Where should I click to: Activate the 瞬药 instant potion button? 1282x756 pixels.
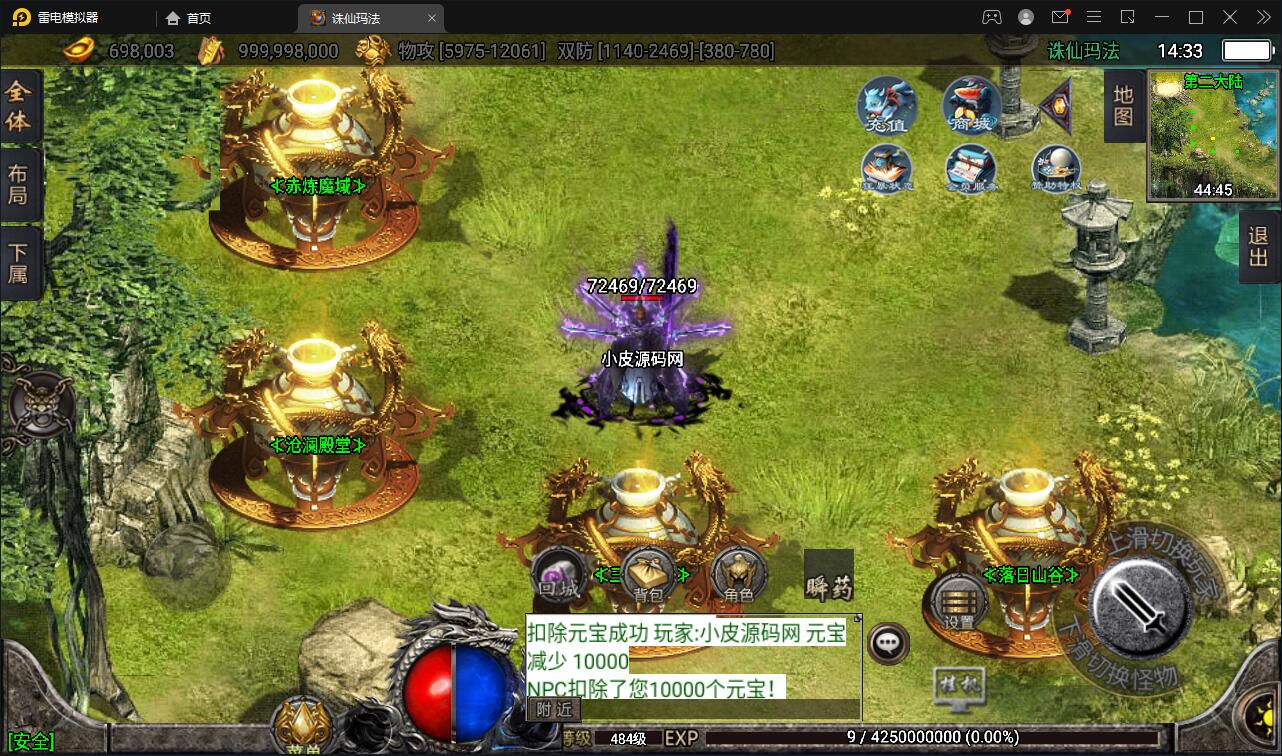tap(828, 576)
